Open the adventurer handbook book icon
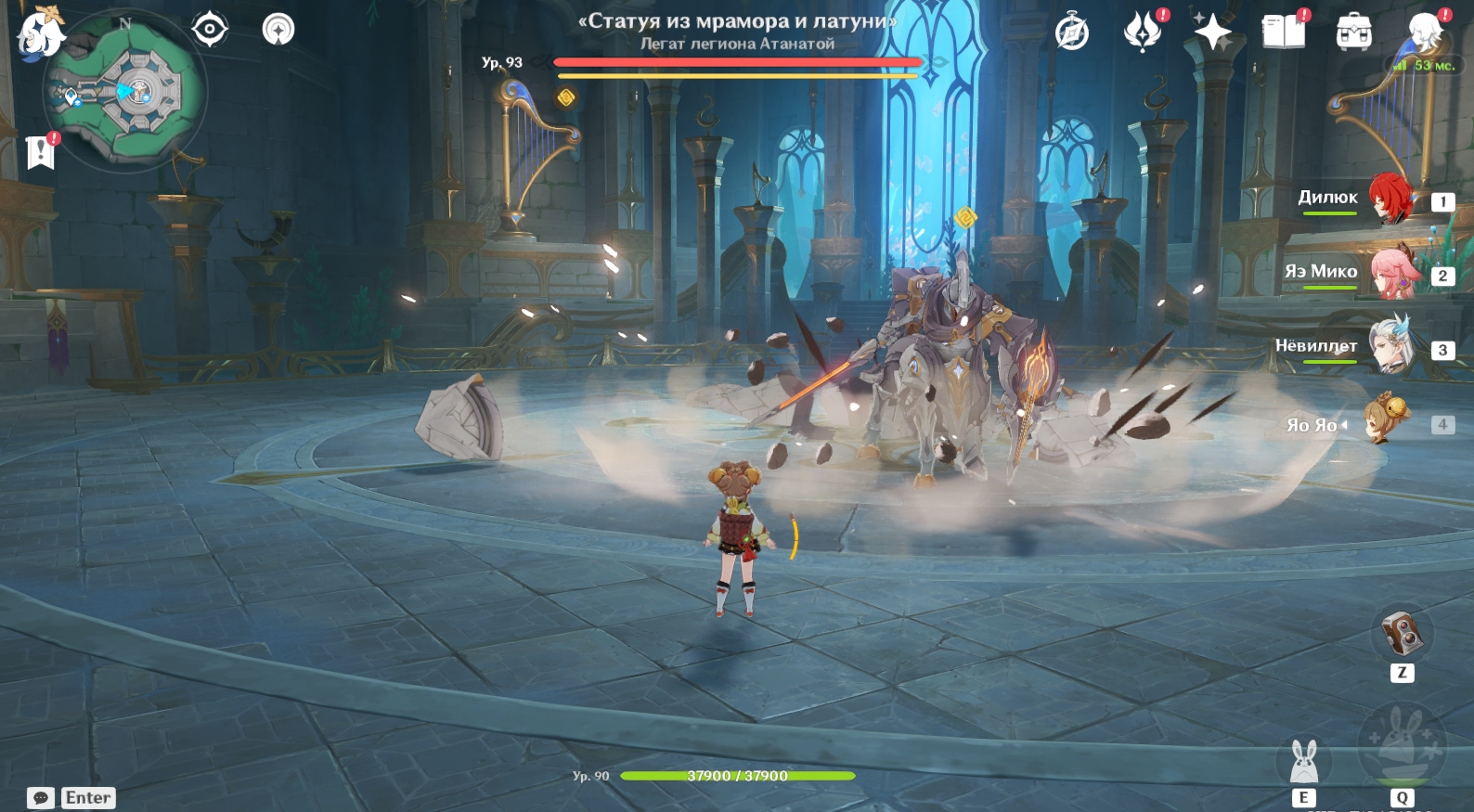This screenshot has height=812, width=1474. [x=1284, y=32]
